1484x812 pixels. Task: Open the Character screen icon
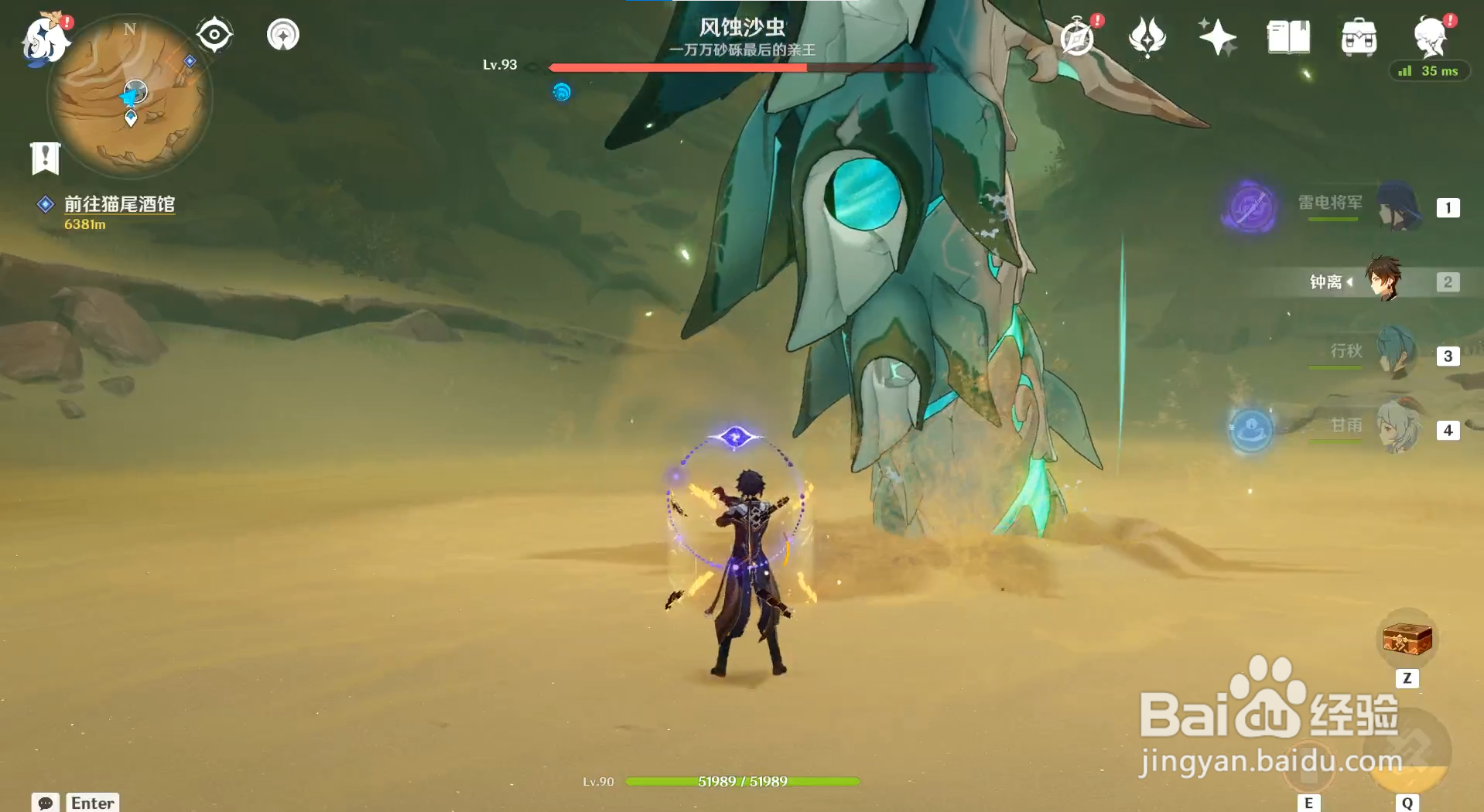(1431, 35)
